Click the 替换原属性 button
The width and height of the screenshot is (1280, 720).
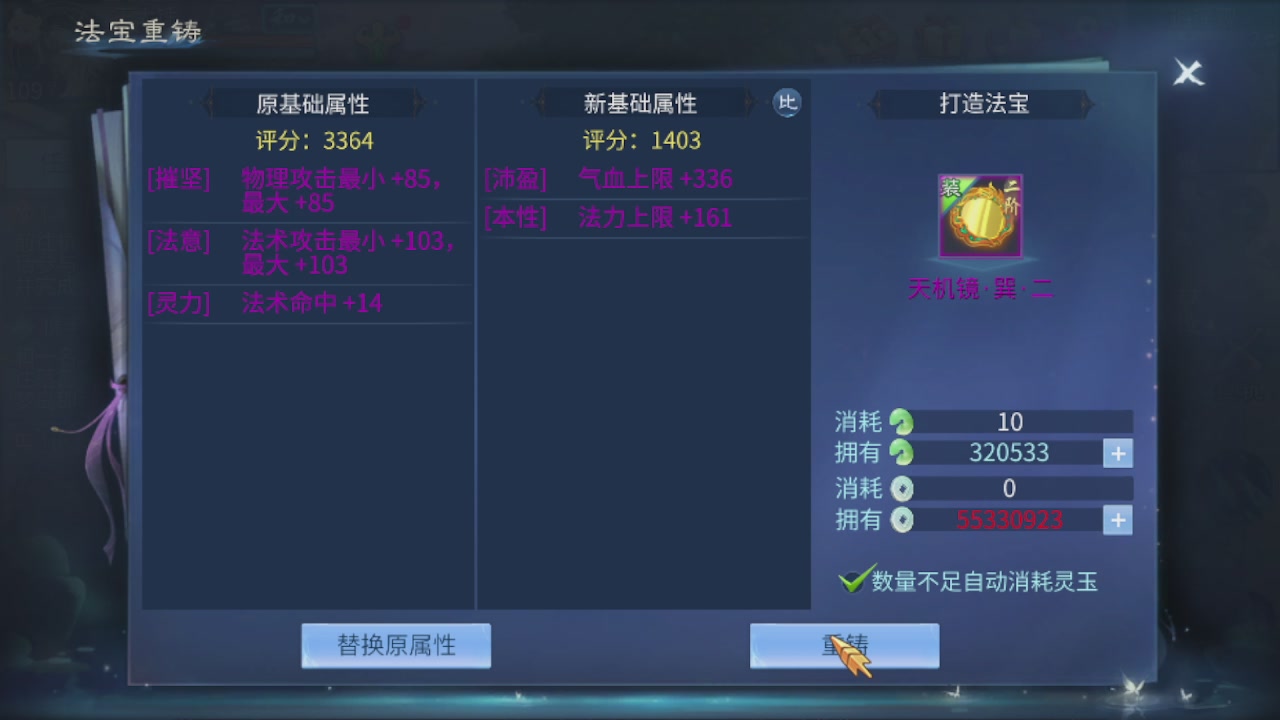pyautogui.click(x=396, y=645)
